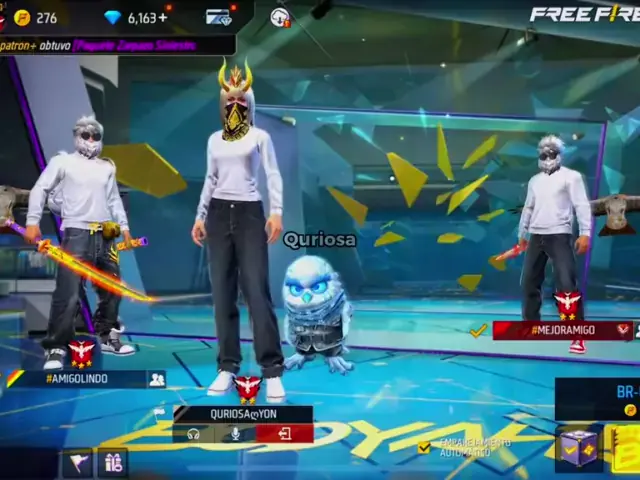640x480 pixels.
Task: Leave the squad with the red exit button
Action: tap(284, 434)
